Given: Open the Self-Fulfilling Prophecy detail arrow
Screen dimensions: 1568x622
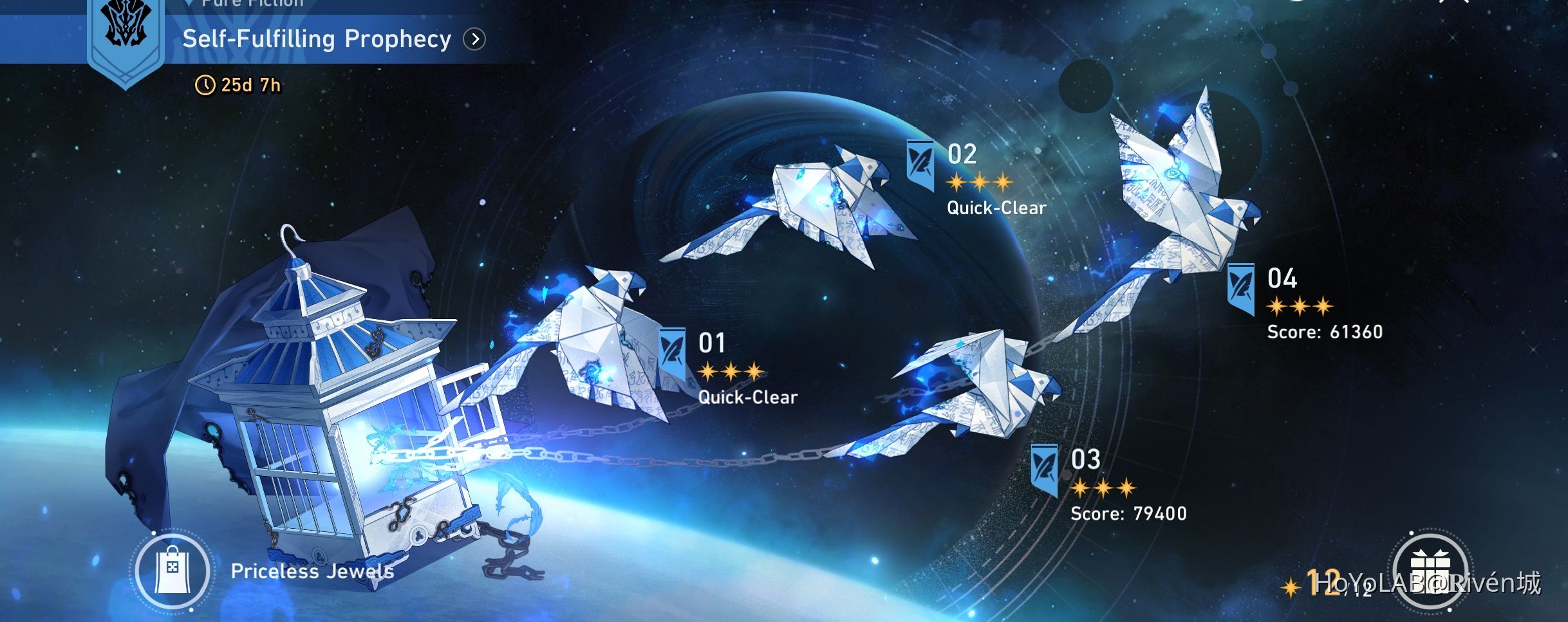Looking at the screenshot, I should (474, 40).
